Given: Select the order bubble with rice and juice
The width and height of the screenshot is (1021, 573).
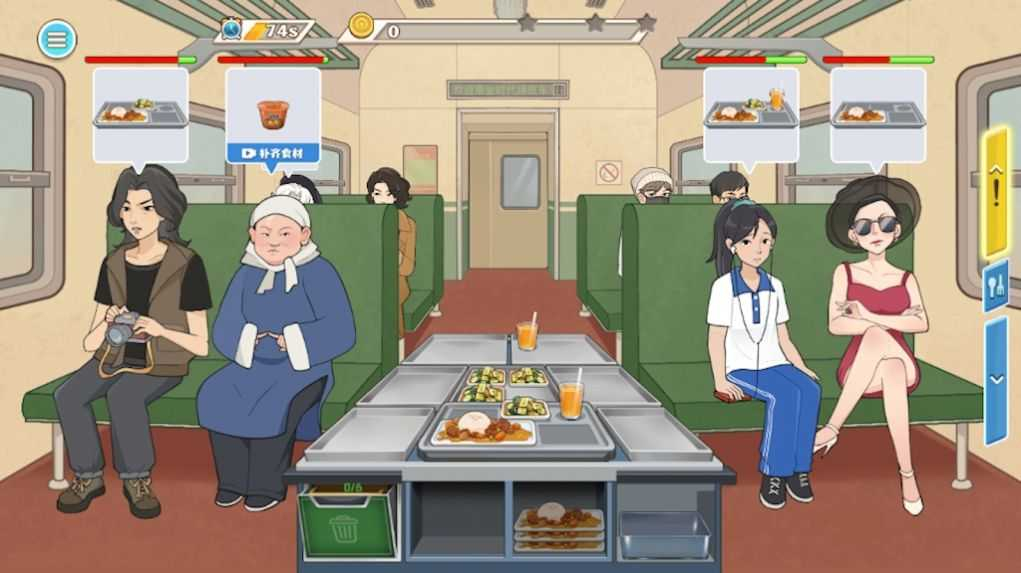Looking at the screenshot, I should click(750, 109).
